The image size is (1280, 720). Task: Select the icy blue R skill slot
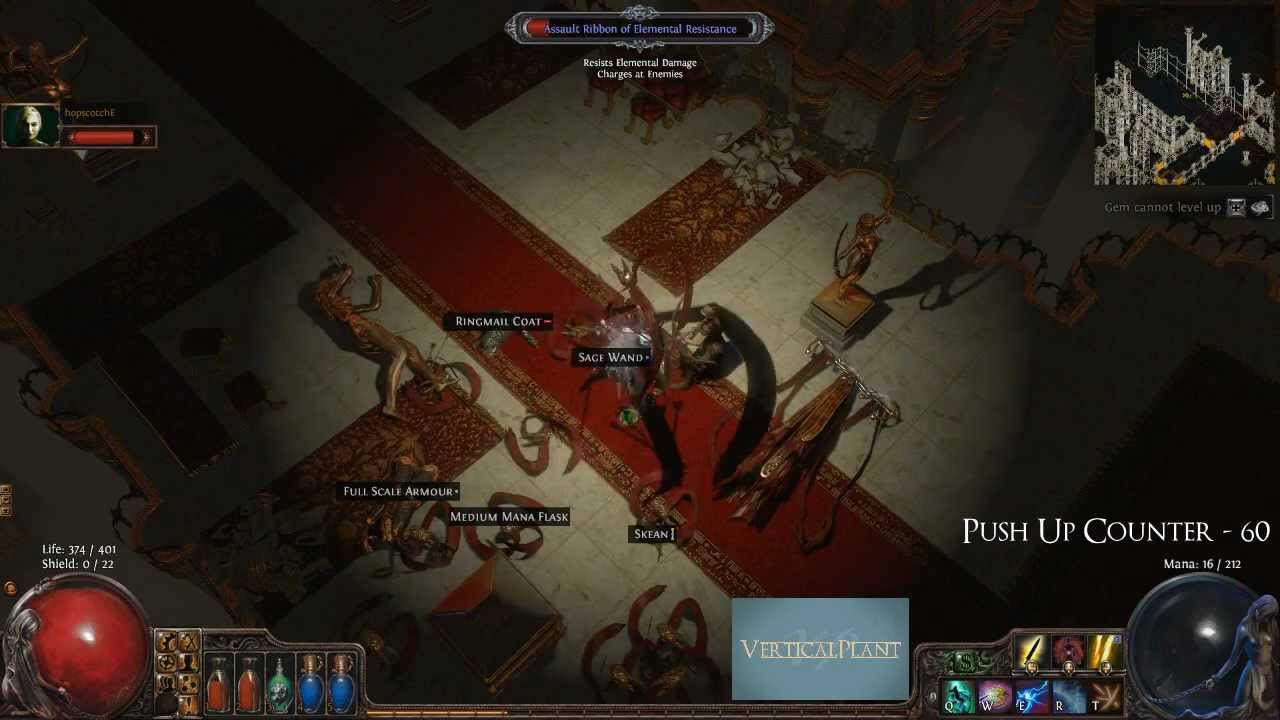pyautogui.click(x=1068, y=695)
